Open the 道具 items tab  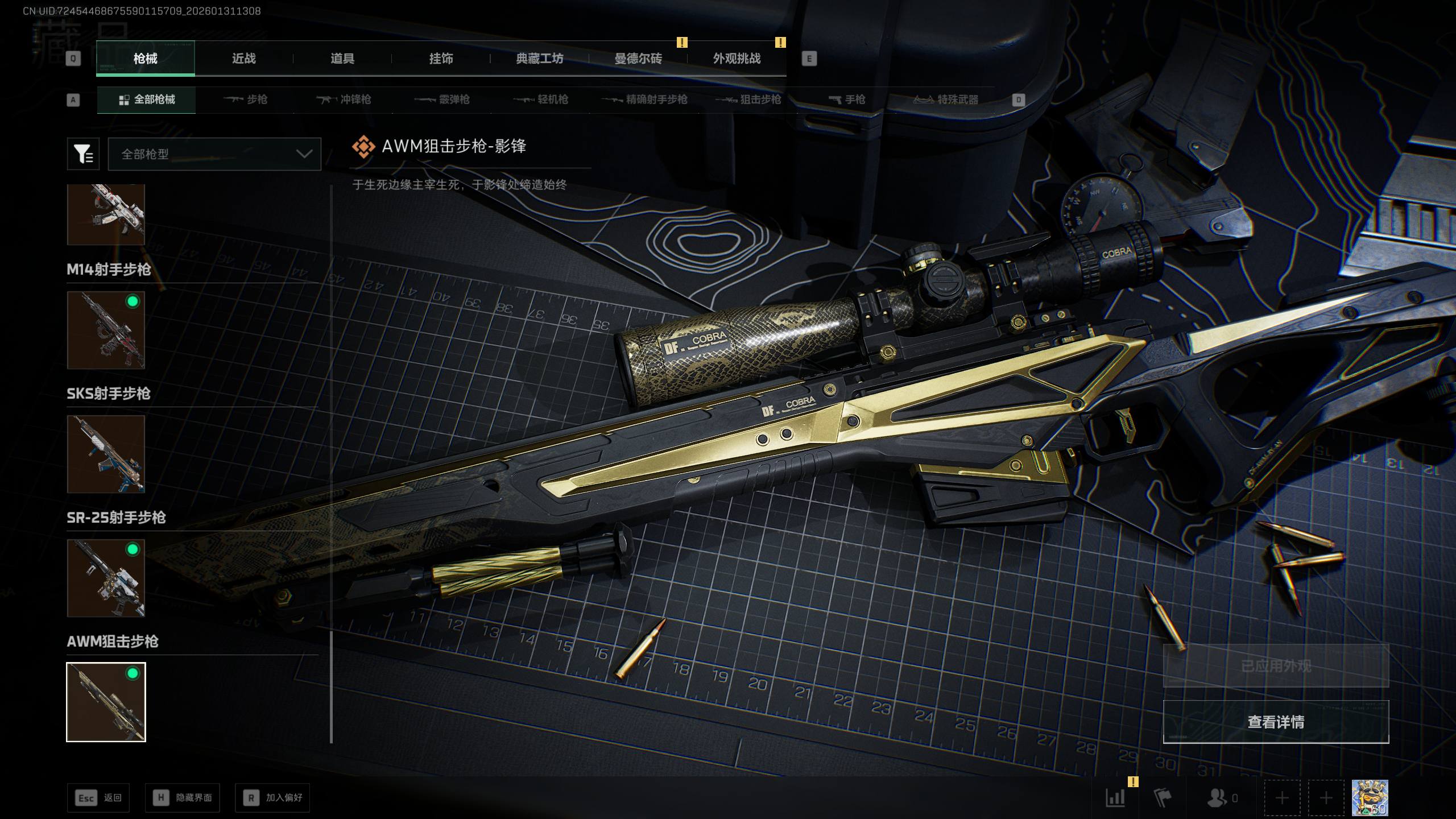(342, 59)
